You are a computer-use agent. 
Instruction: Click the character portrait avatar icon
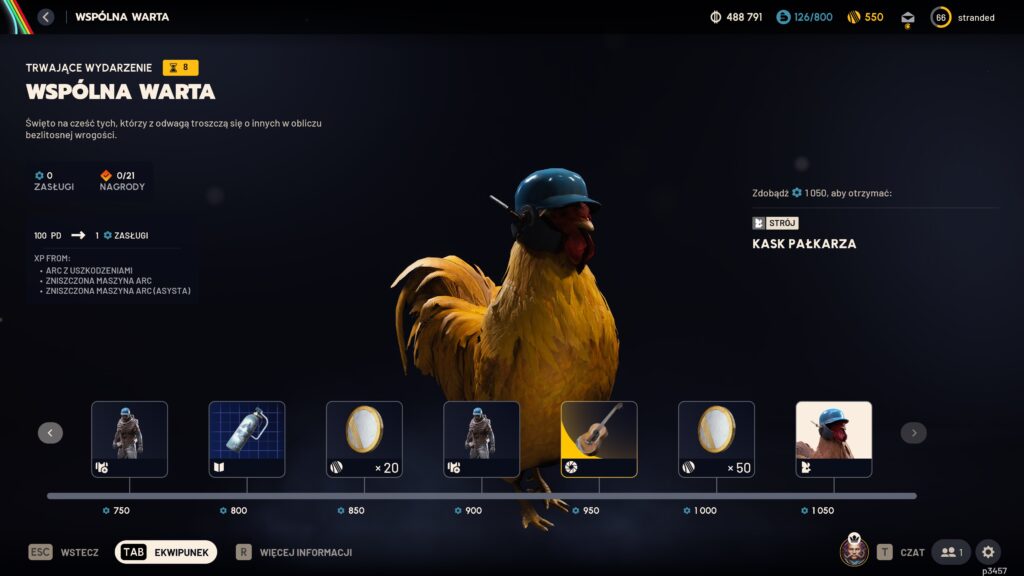853,551
